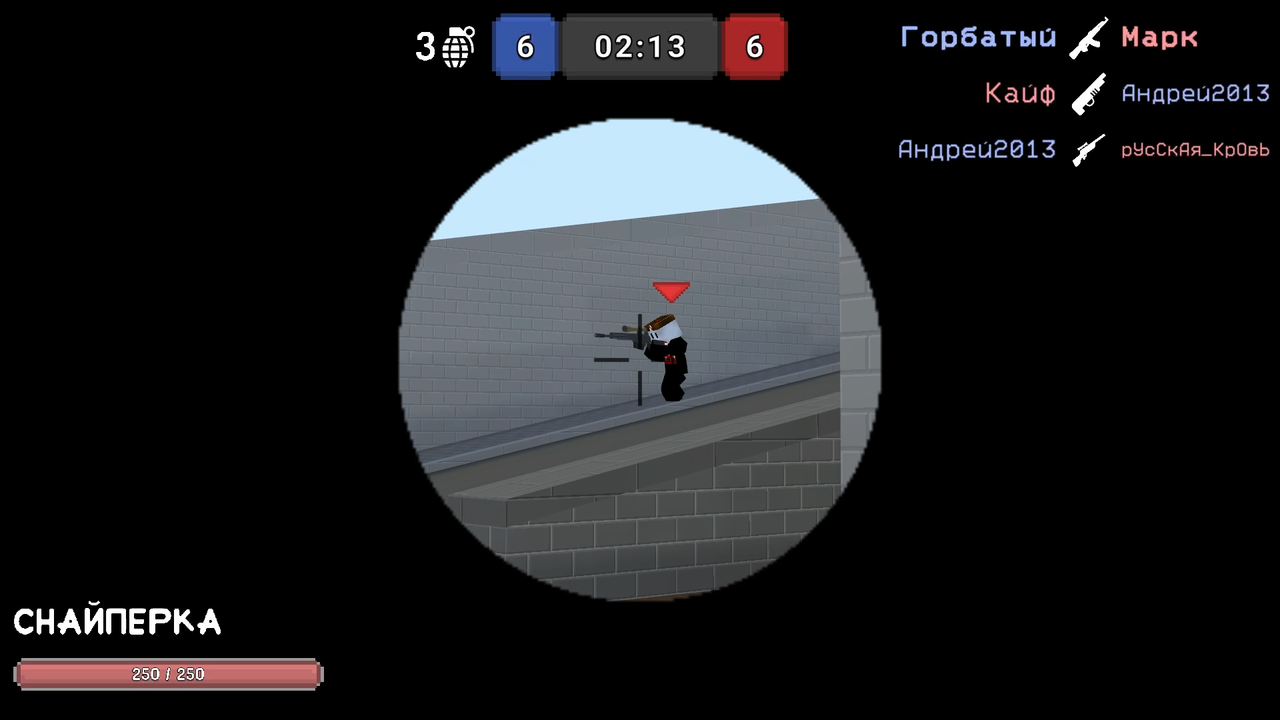The width and height of the screenshot is (1280, 720).
Task: Click the grenade count number 3
Action: coord(424,46)
